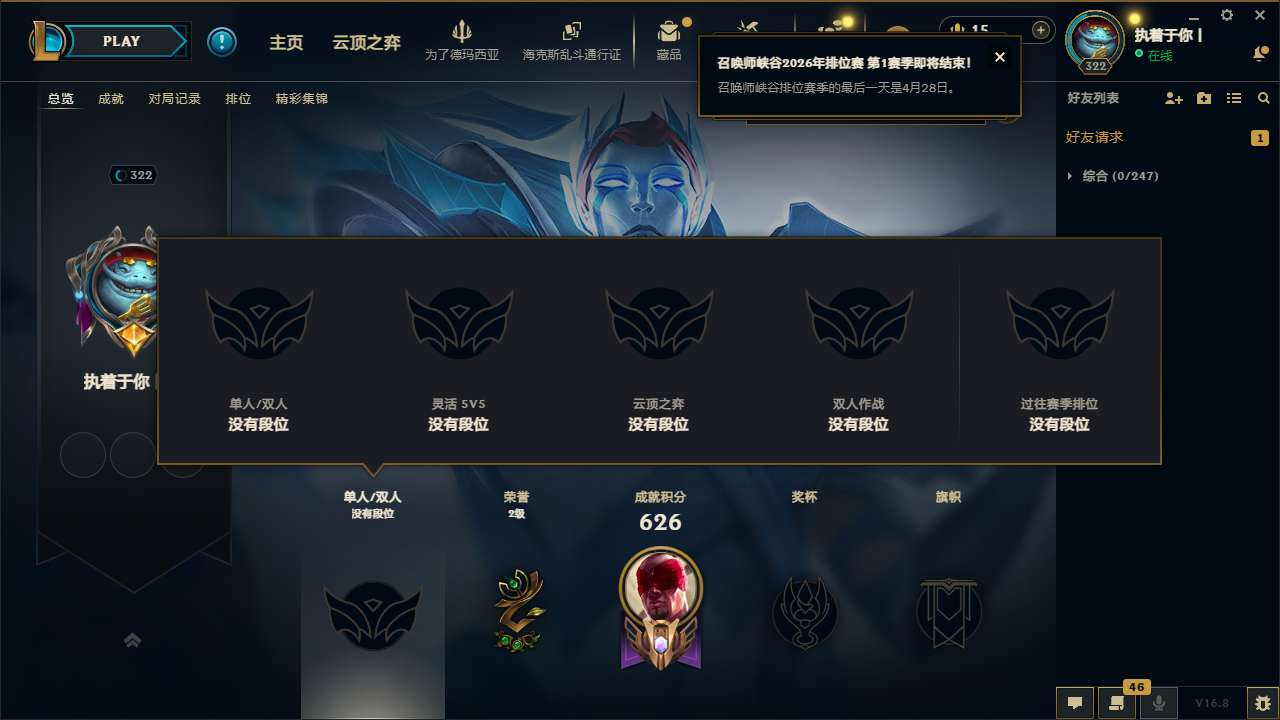Dismiss the ranked season ending notice
The width and height of the screenshot is (1280, 720).
(1000, 57)
